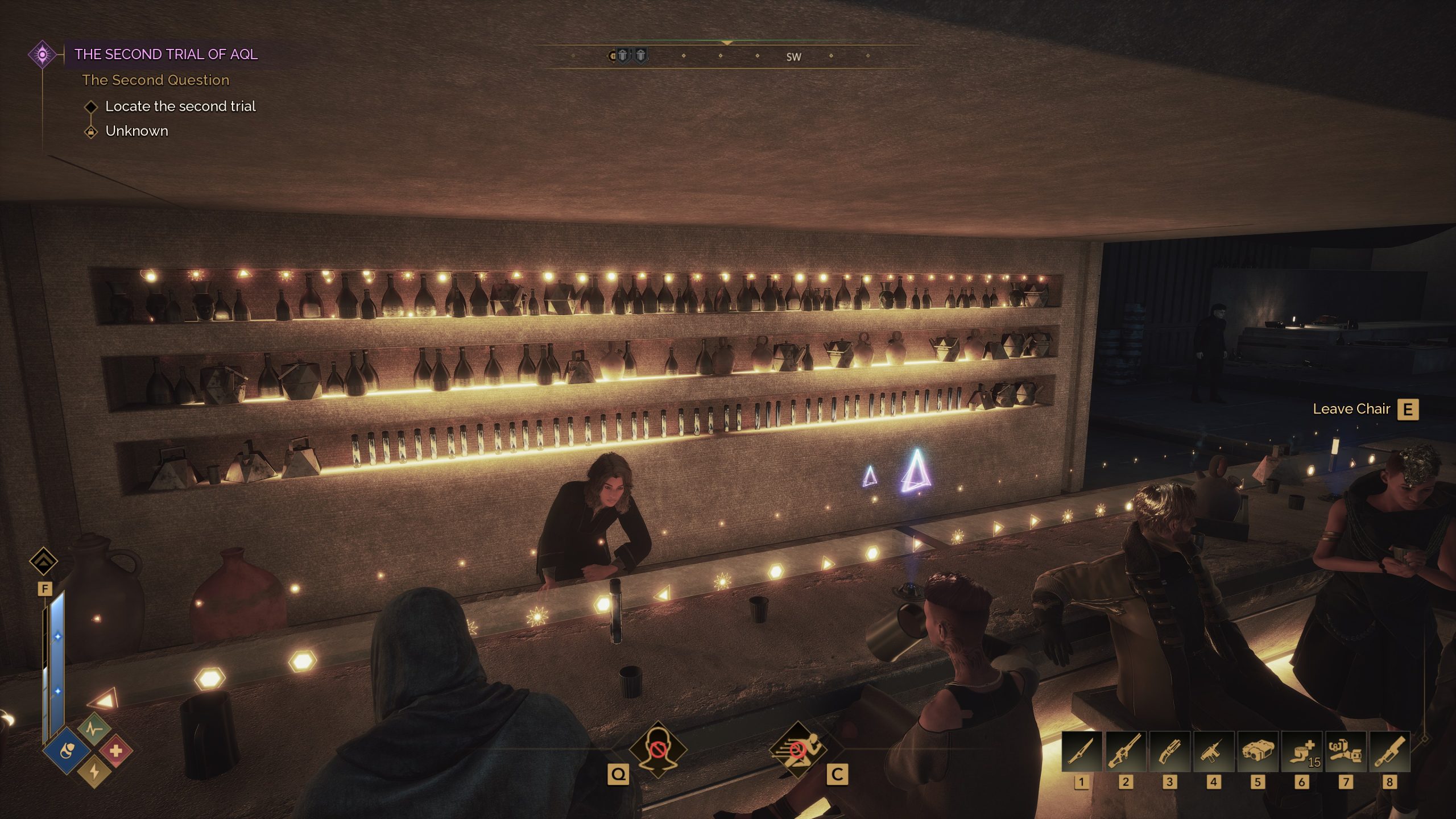Use the bandage item with count 15
1456x819 pixels.
coord(1301,752)
